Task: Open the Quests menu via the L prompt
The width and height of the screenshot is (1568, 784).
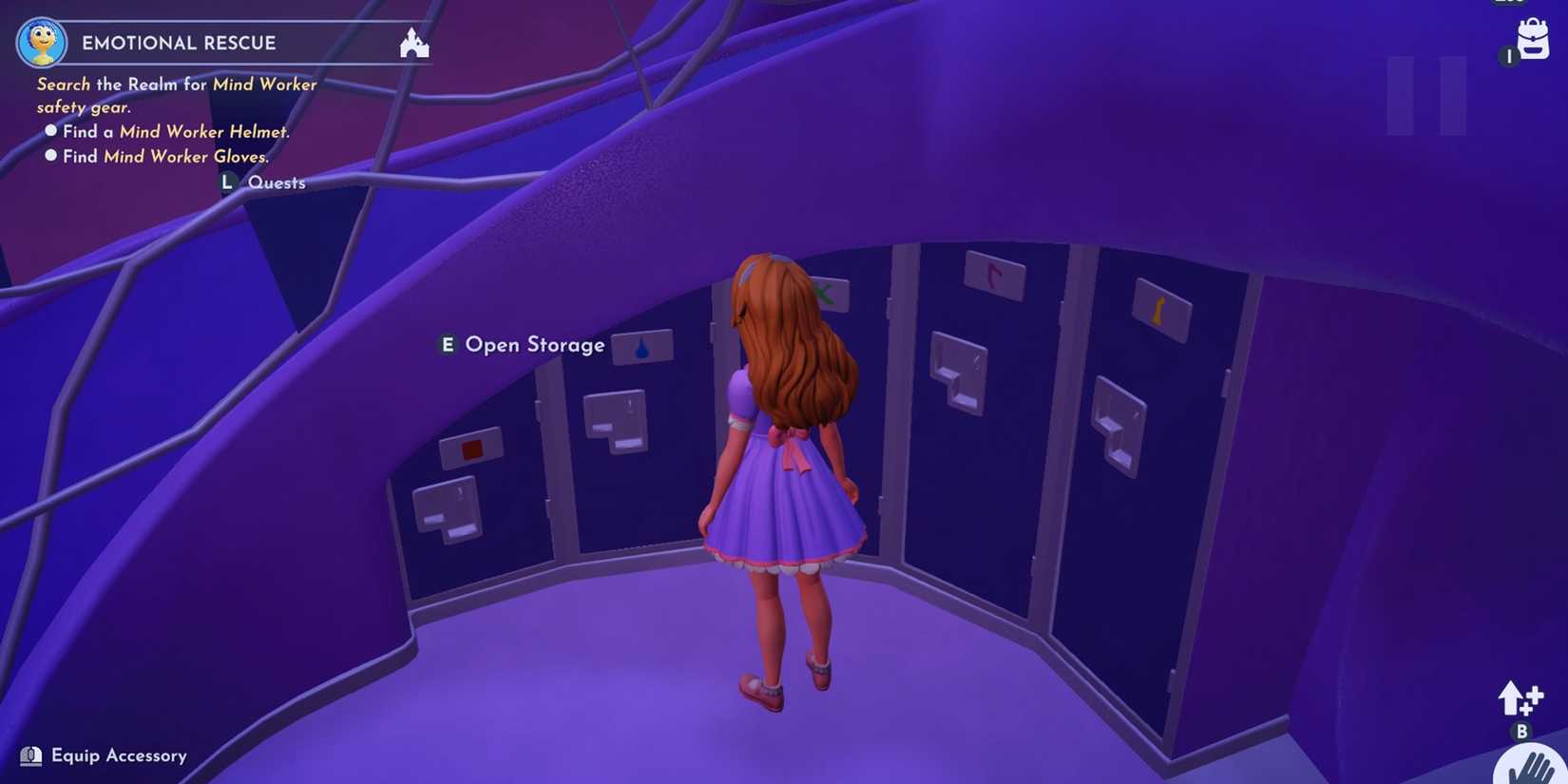Action: (x=227, y=182)
